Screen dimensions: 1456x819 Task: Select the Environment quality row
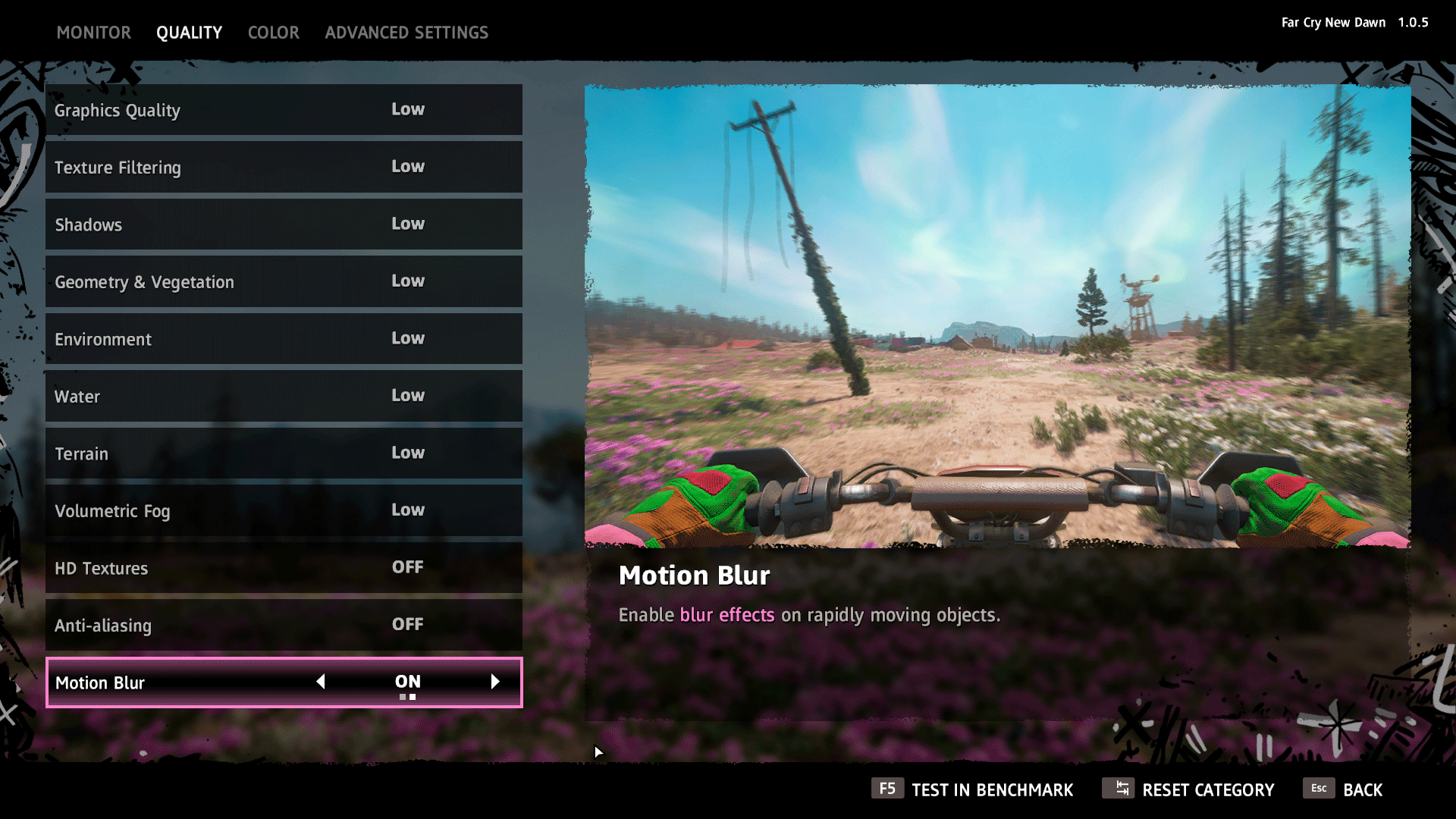pyautogui.click(x=284, y=339)
